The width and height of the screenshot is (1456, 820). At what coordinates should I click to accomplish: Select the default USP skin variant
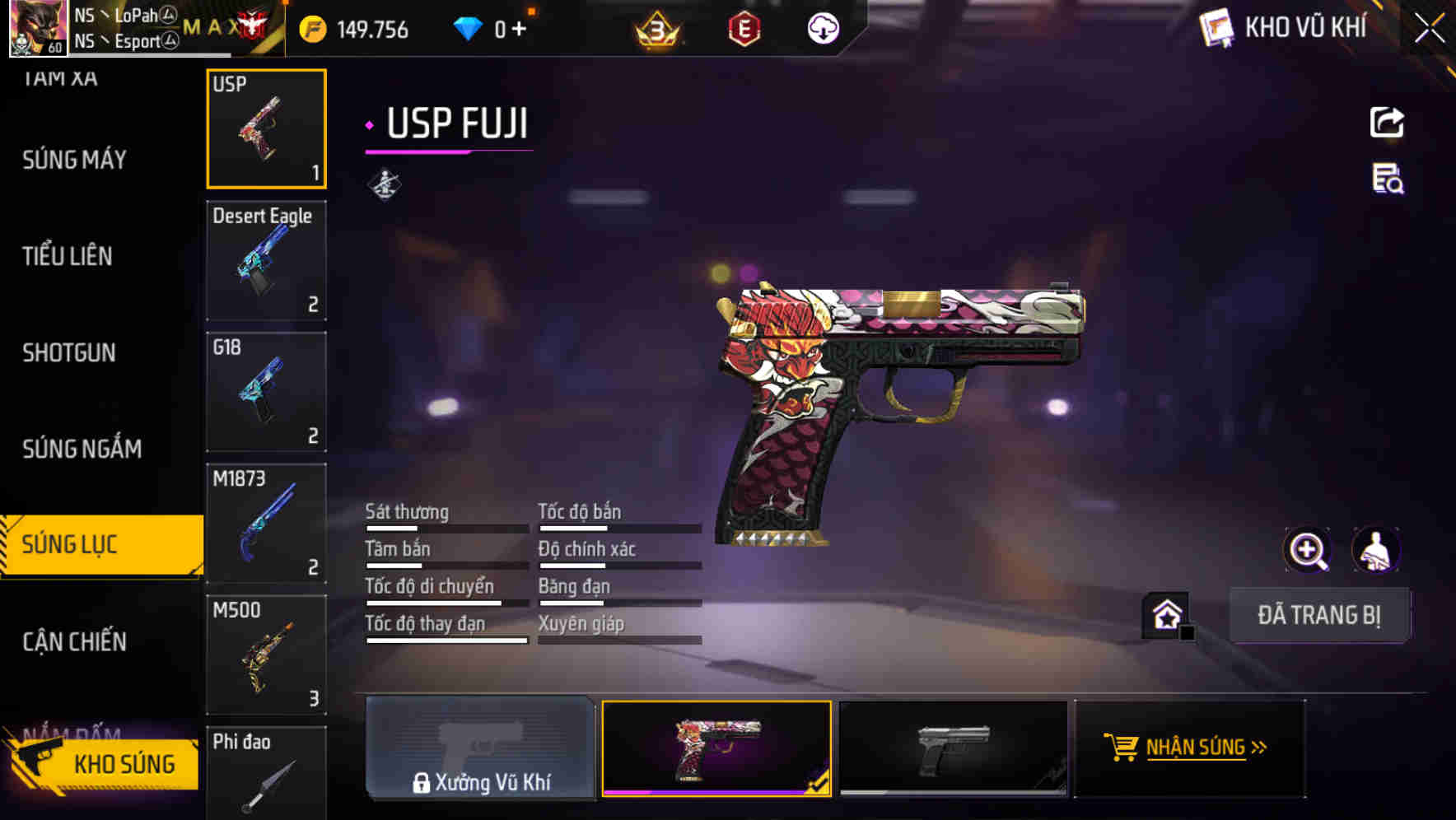click(x=953, y=748)
